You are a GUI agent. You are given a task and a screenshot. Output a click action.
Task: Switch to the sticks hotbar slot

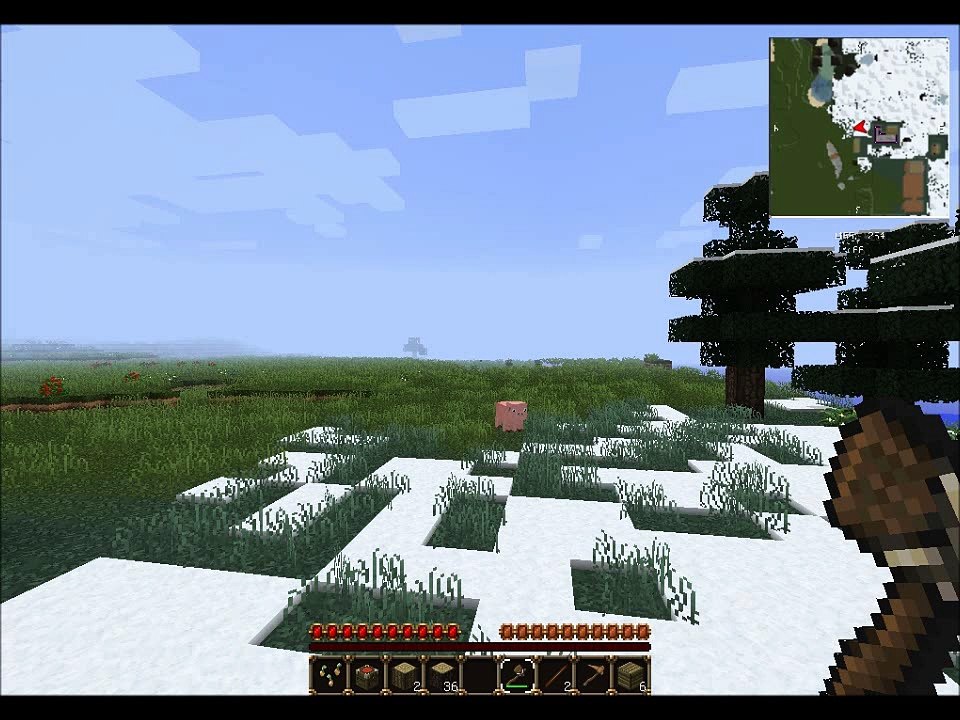point(556,675)
